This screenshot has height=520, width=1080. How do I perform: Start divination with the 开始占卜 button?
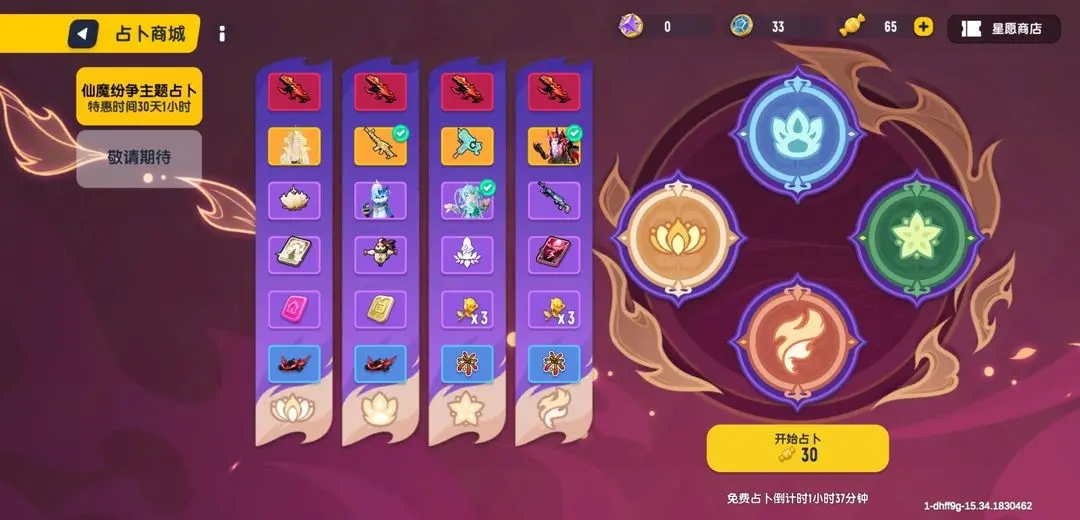(797, 447)
